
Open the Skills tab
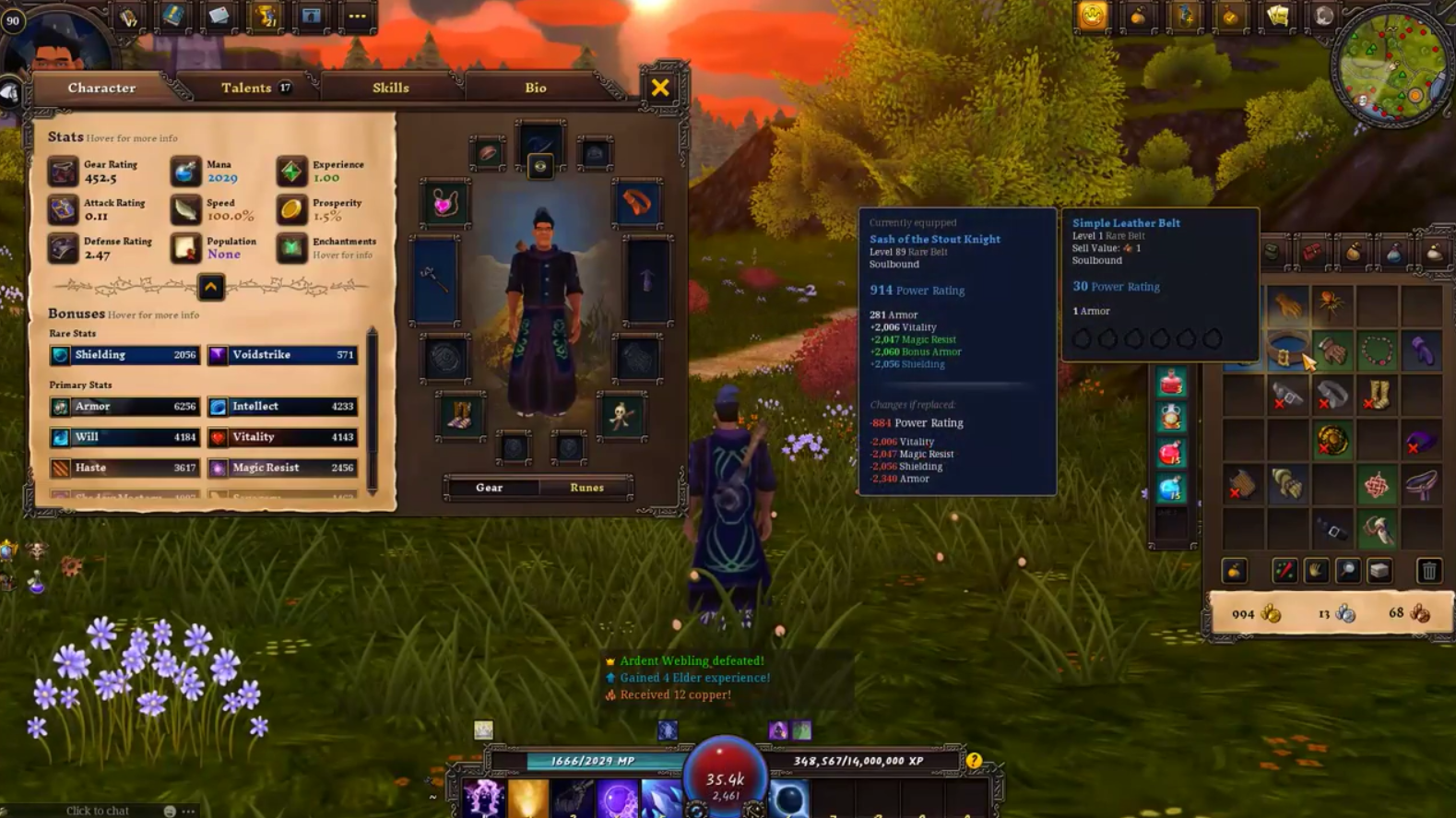pyautogui.click(x=390, y=88)
